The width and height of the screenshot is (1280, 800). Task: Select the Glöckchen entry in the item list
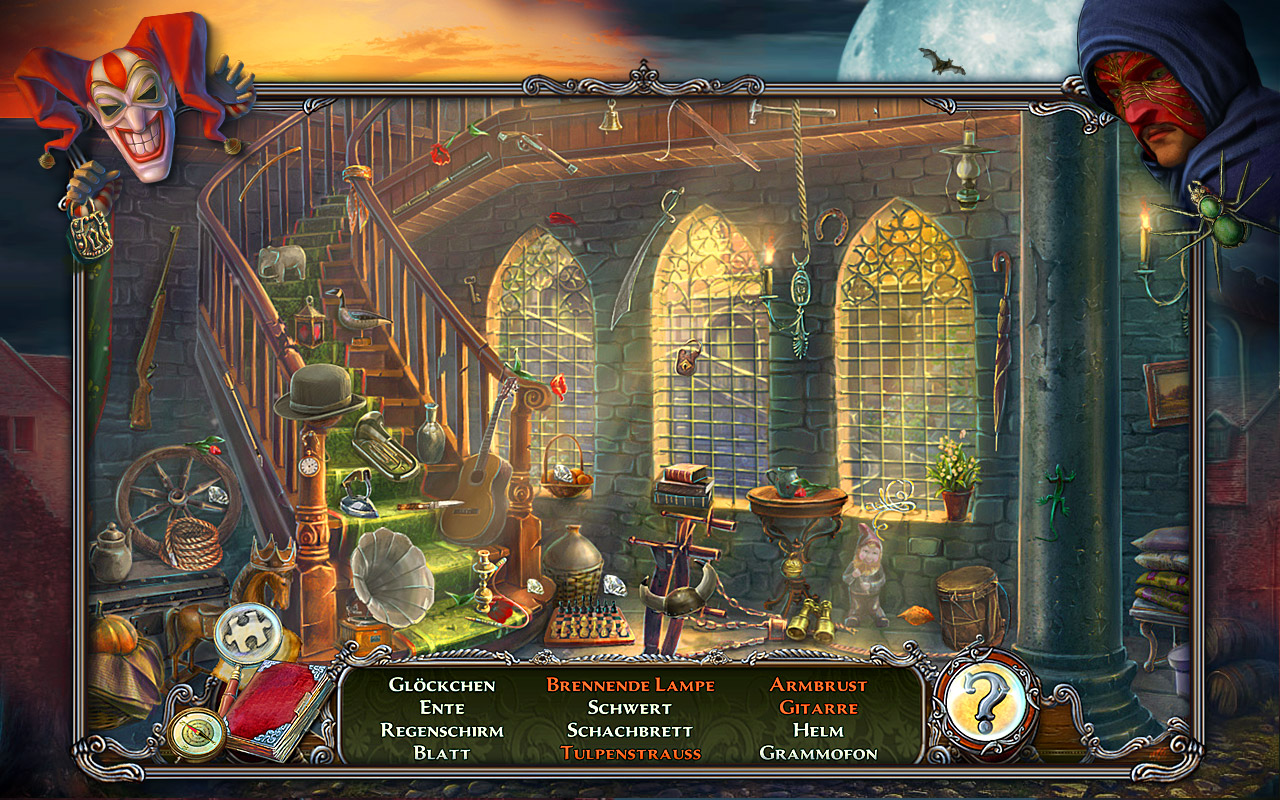442,685
